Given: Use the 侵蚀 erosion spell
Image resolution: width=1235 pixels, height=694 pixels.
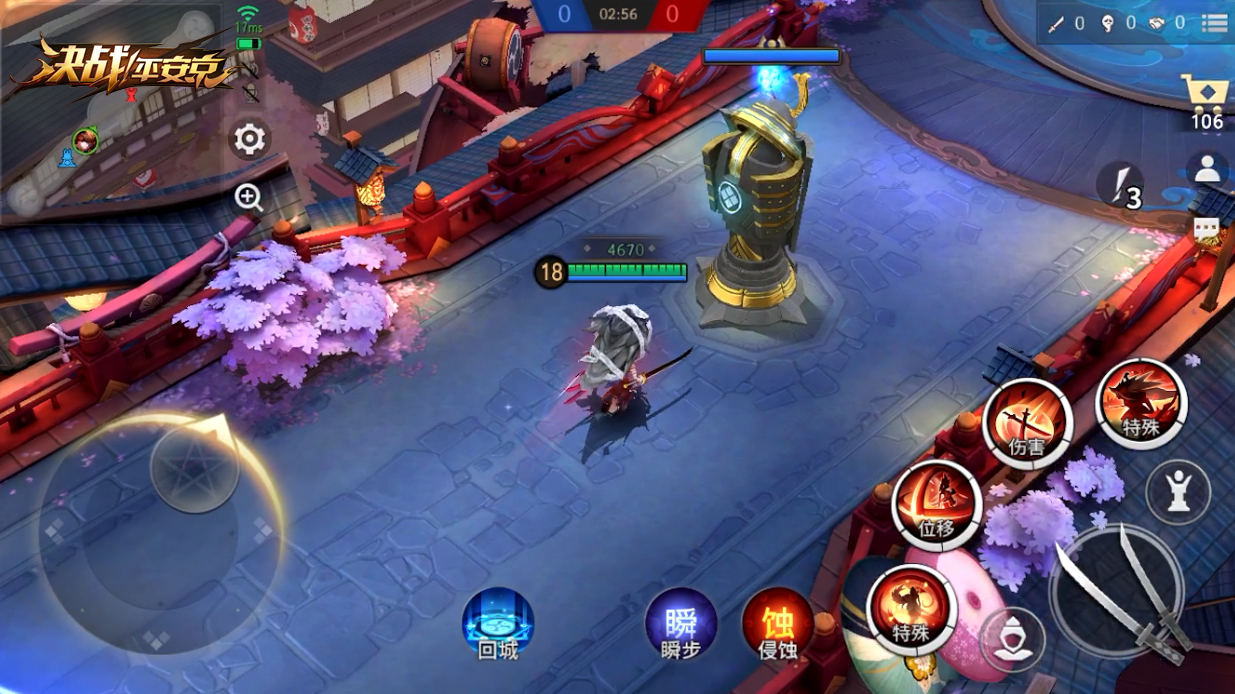Looking at the screenshot, I should [x=777, y=624].
